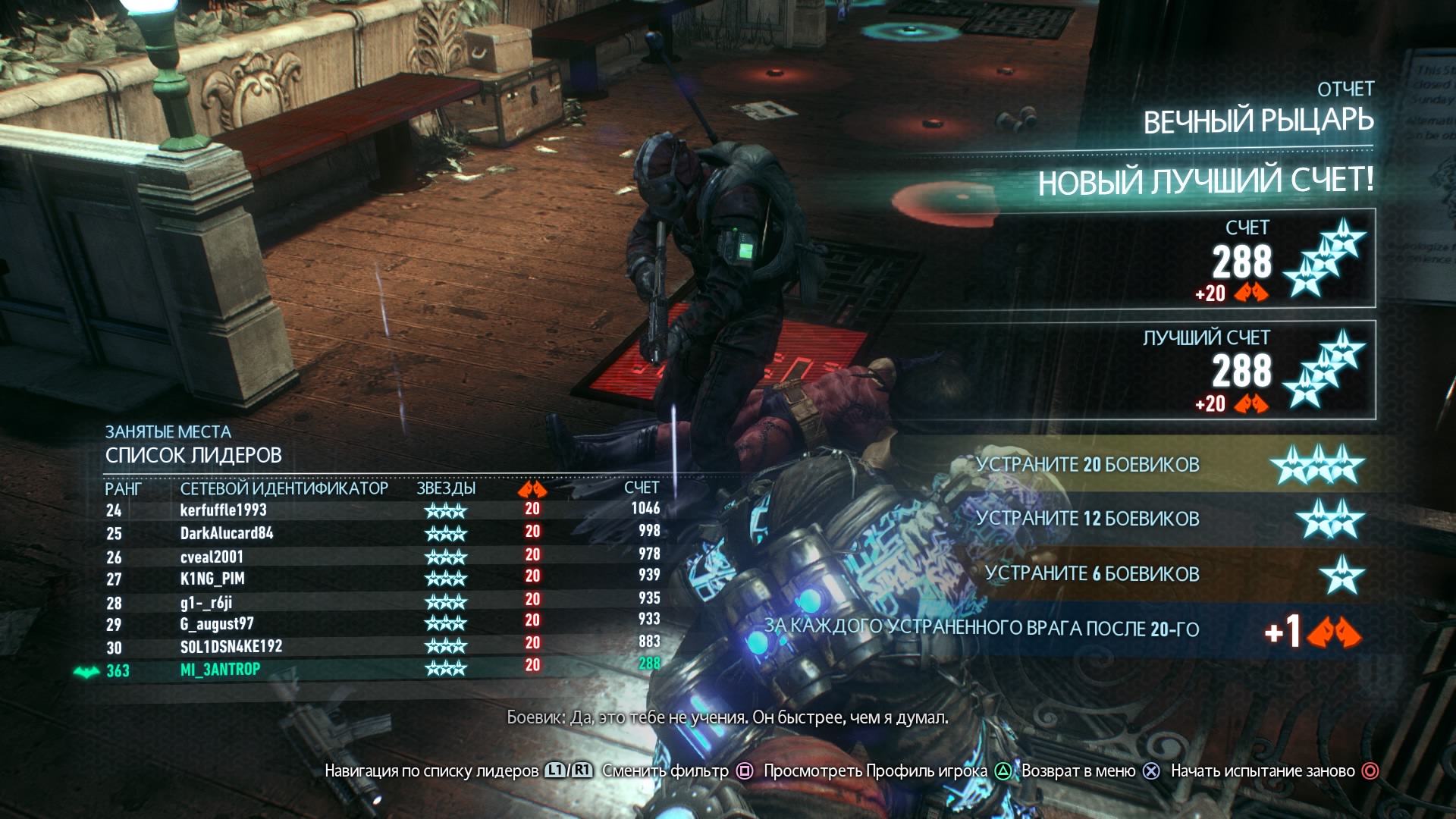Select kerfuffle1993's leaderboard row

coord(224,510)
